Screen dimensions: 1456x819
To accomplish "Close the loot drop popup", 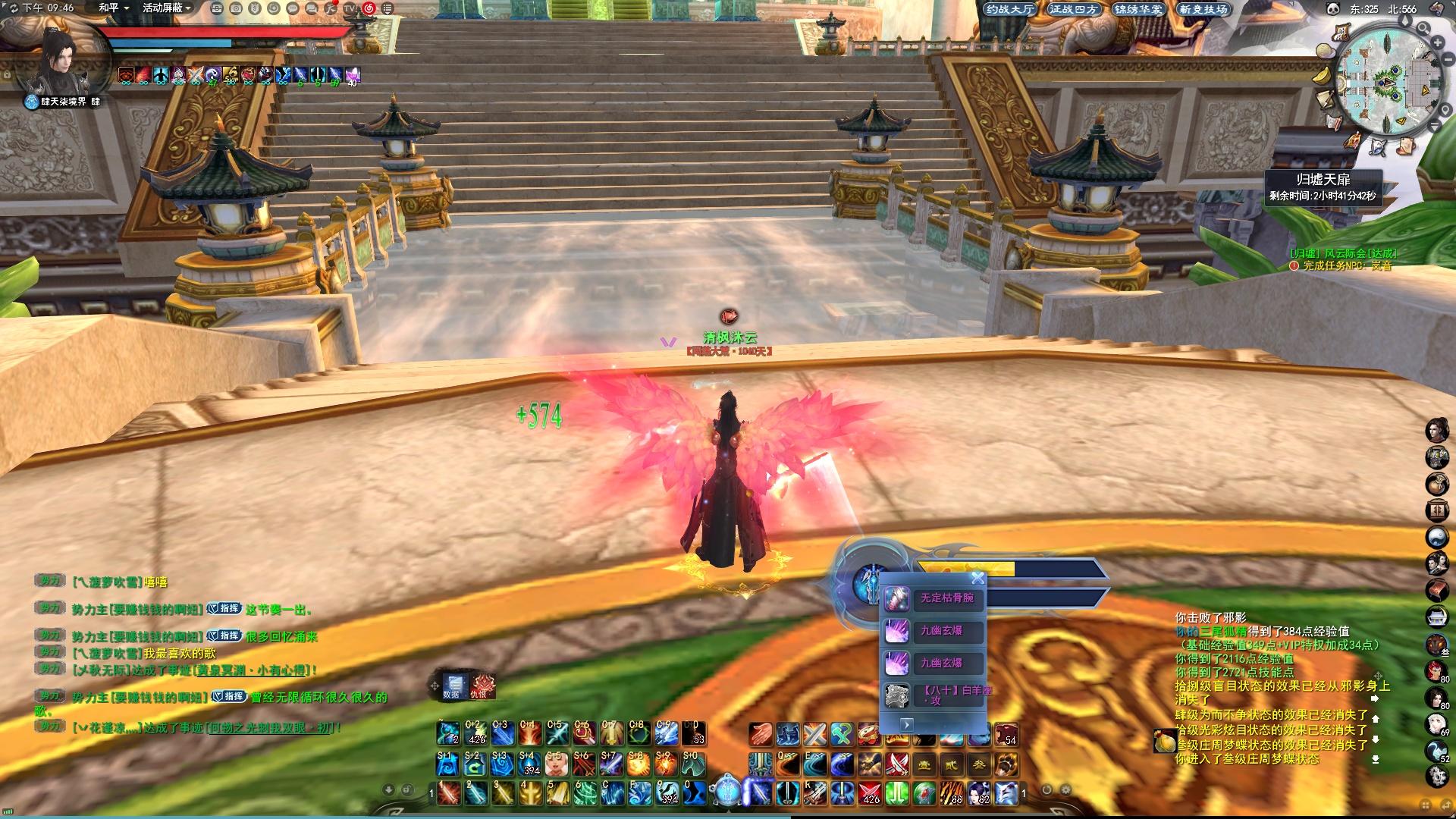I will pyautogui.click(x=977, y=579).
